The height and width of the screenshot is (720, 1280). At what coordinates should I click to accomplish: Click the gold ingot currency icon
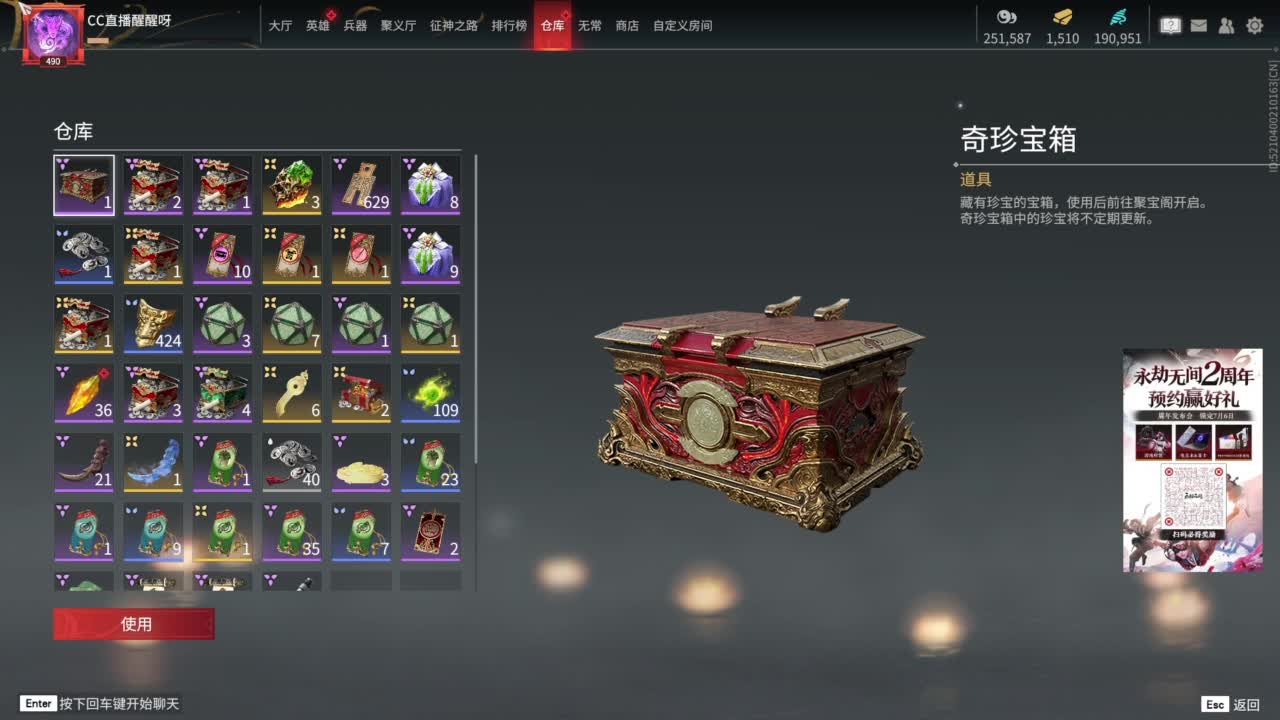1061,17
